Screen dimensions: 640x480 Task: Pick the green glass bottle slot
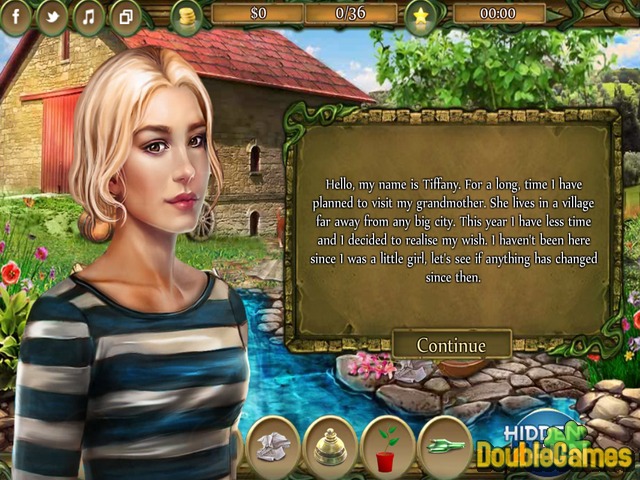pyautogui.click(x=445, y=444)
